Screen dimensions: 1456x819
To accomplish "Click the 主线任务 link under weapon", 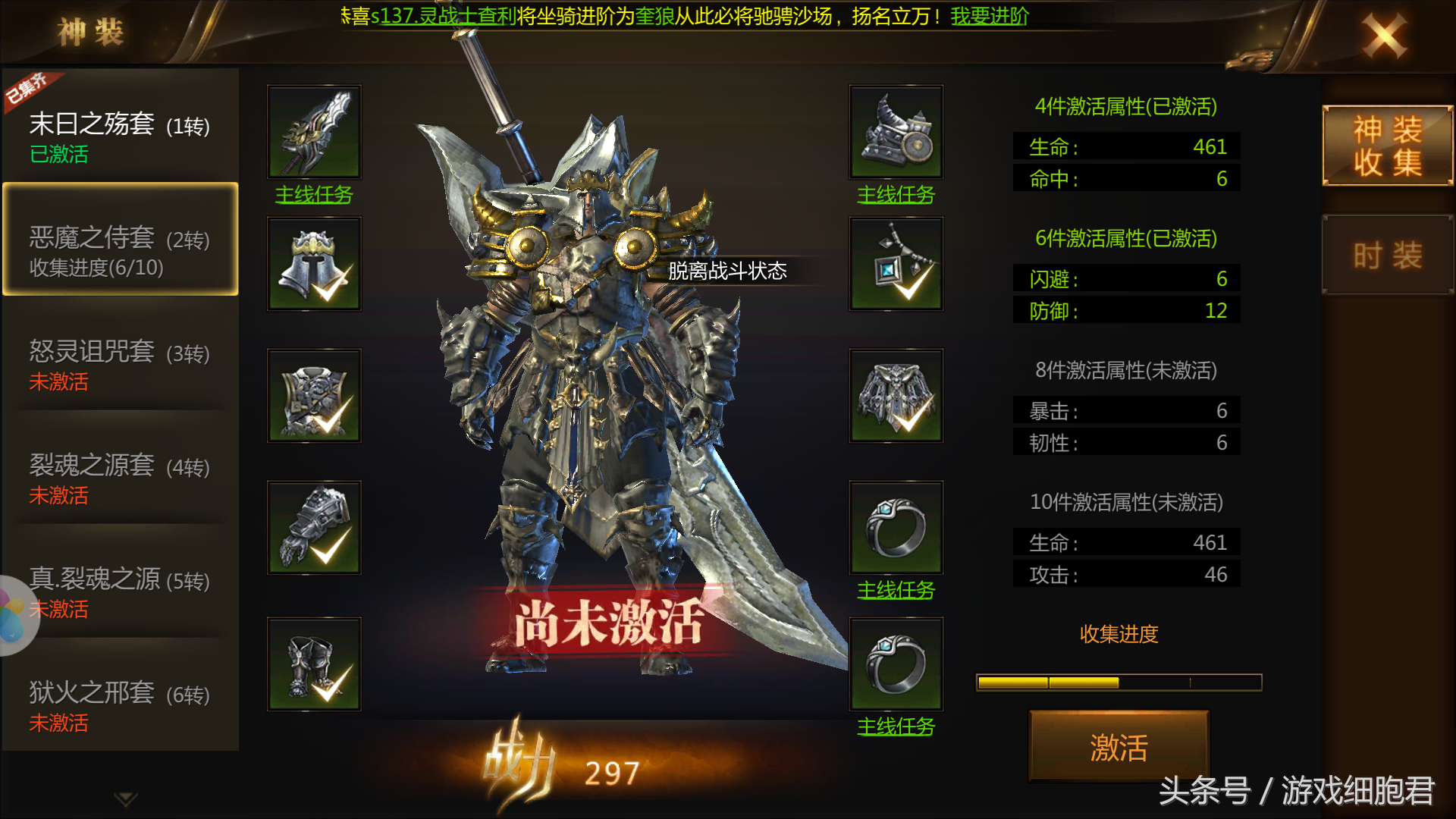I will 313,196.
